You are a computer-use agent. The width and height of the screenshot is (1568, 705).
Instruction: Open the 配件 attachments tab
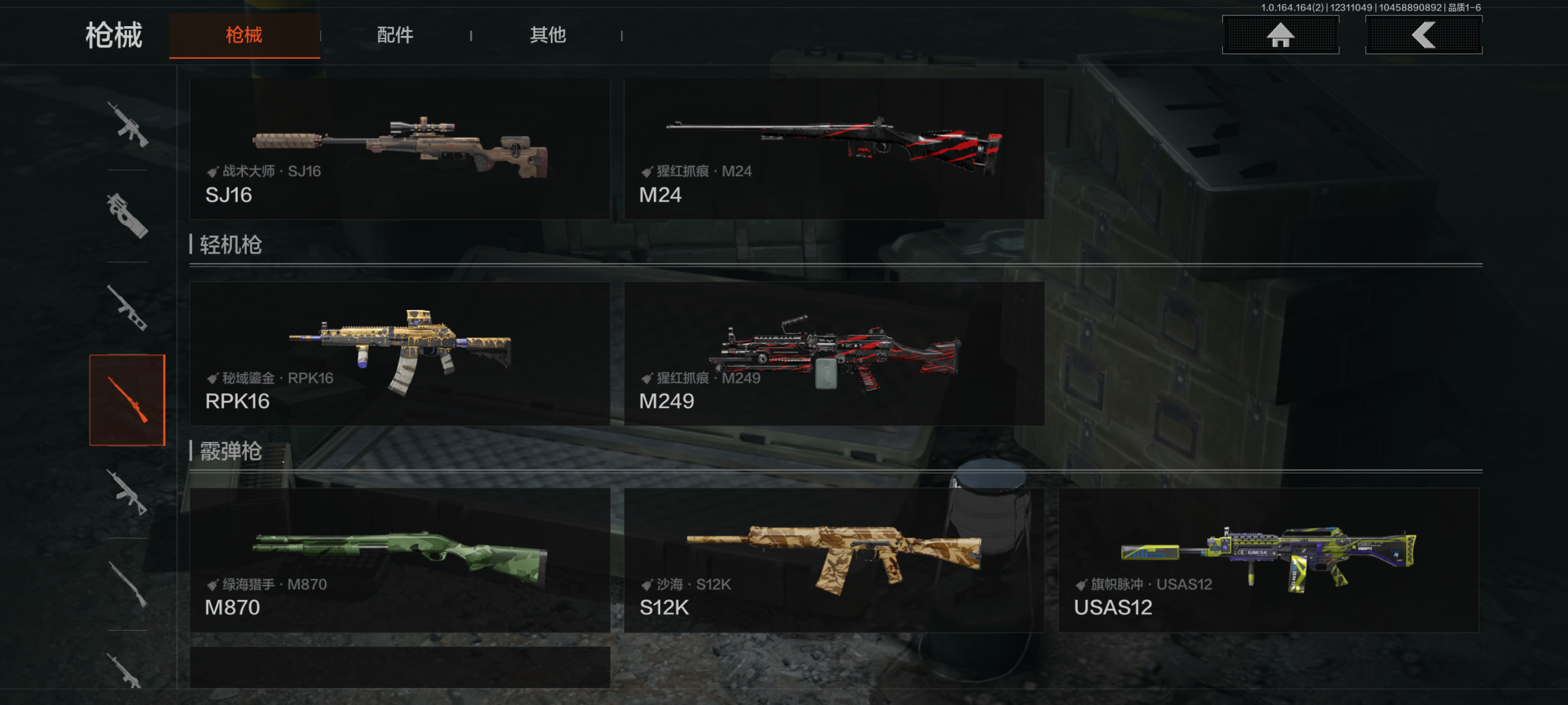tap(395, 35)
